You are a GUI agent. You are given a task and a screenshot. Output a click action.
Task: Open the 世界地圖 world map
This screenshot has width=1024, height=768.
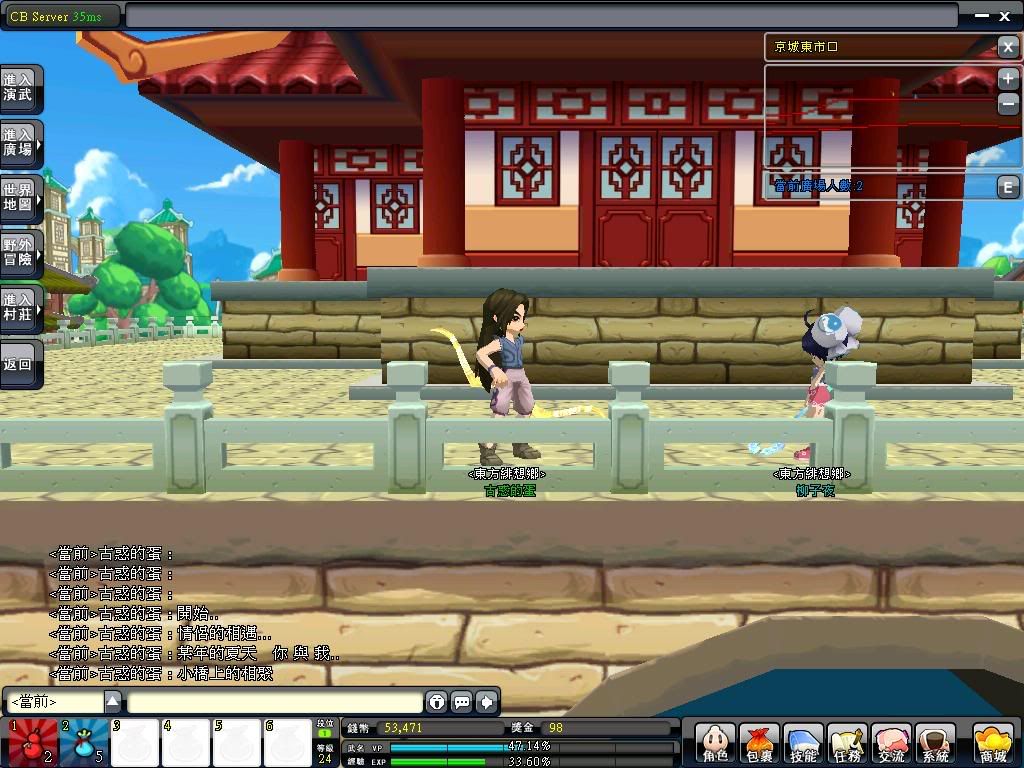click(20, 198)
